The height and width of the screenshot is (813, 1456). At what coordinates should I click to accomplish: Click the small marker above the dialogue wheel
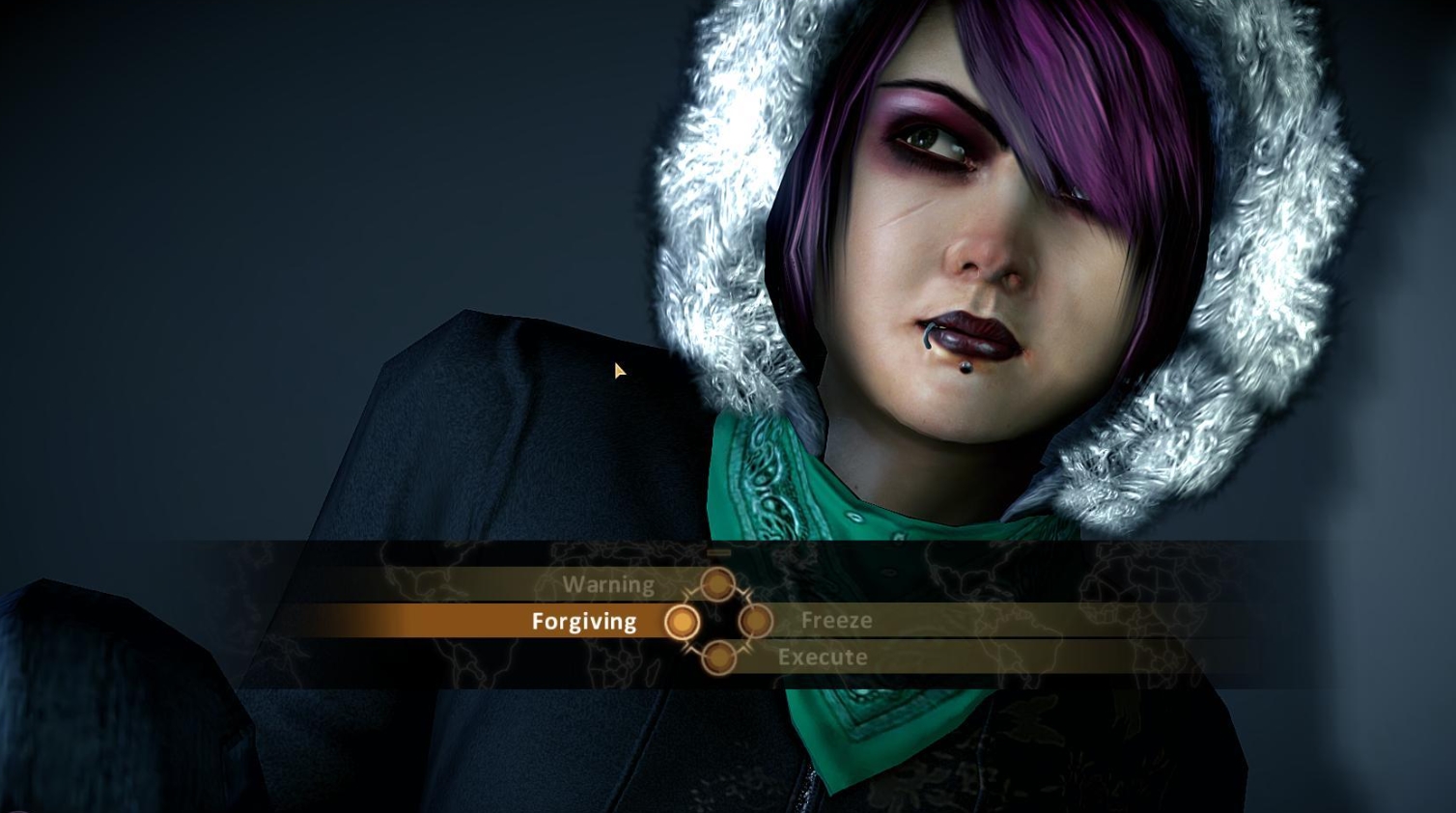tap(719, 551)
